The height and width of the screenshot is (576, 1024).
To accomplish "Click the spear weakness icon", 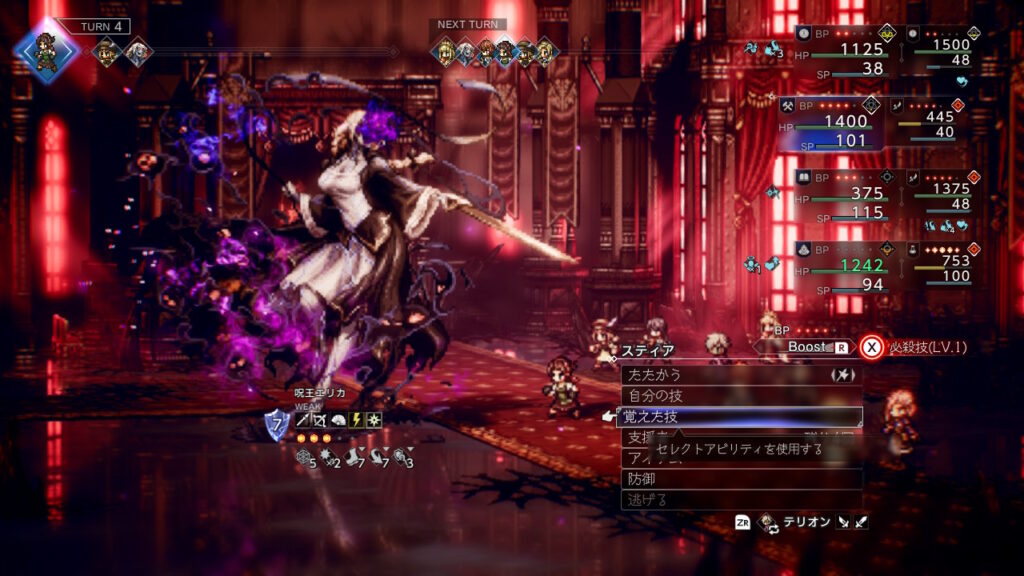I will pos(302,420).
